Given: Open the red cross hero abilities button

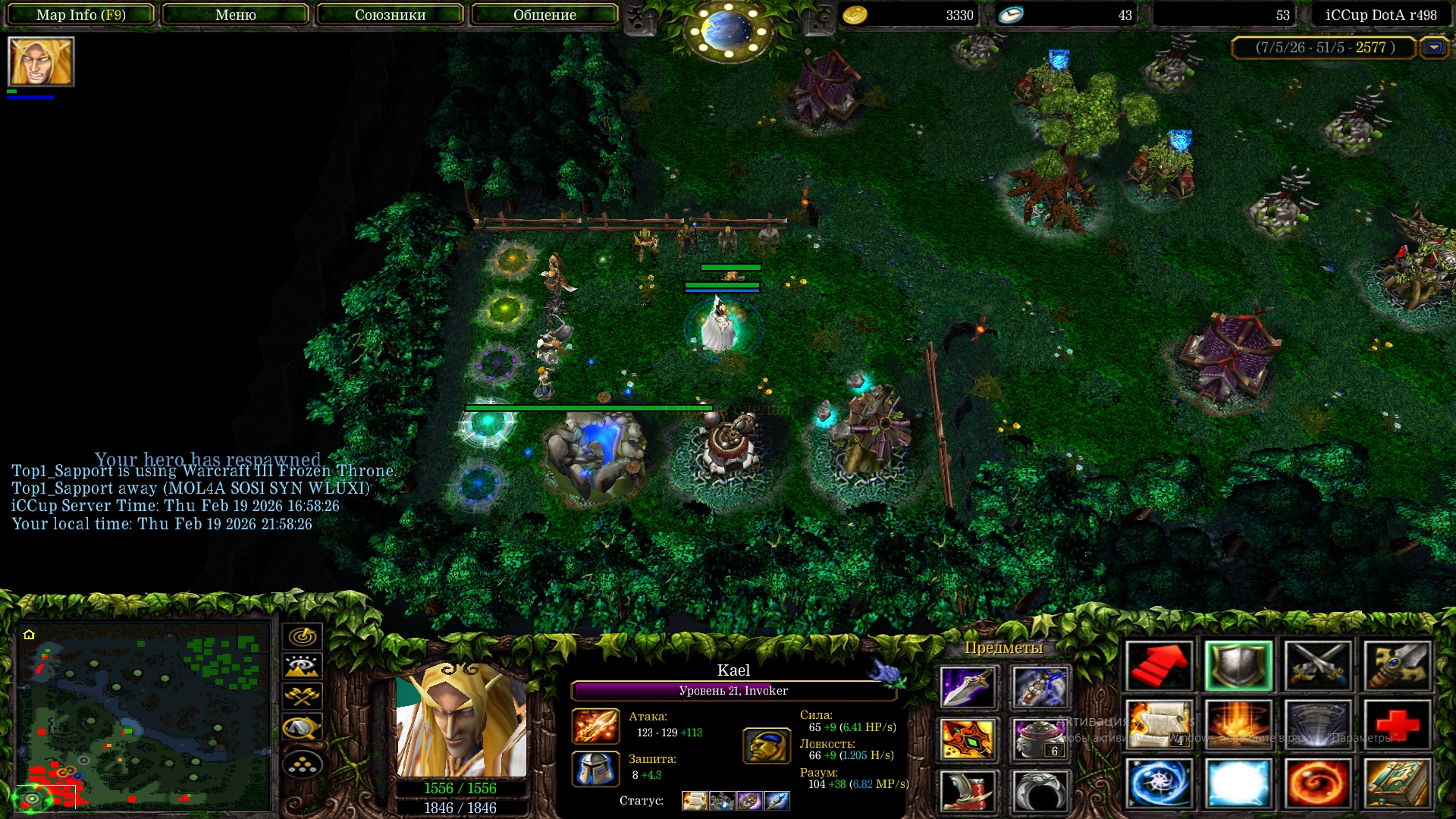Looking at the screenshot, I should [1397, 725].
